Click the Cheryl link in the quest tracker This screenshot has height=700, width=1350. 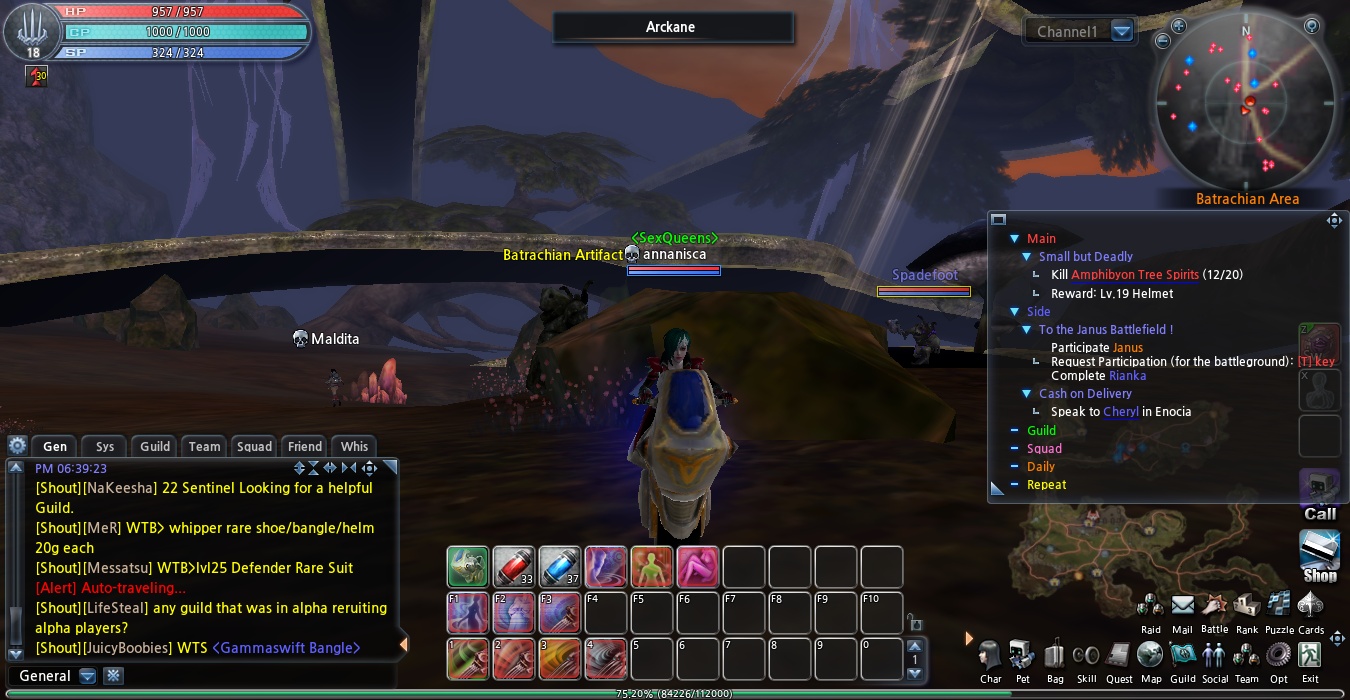click(1121, 412)
